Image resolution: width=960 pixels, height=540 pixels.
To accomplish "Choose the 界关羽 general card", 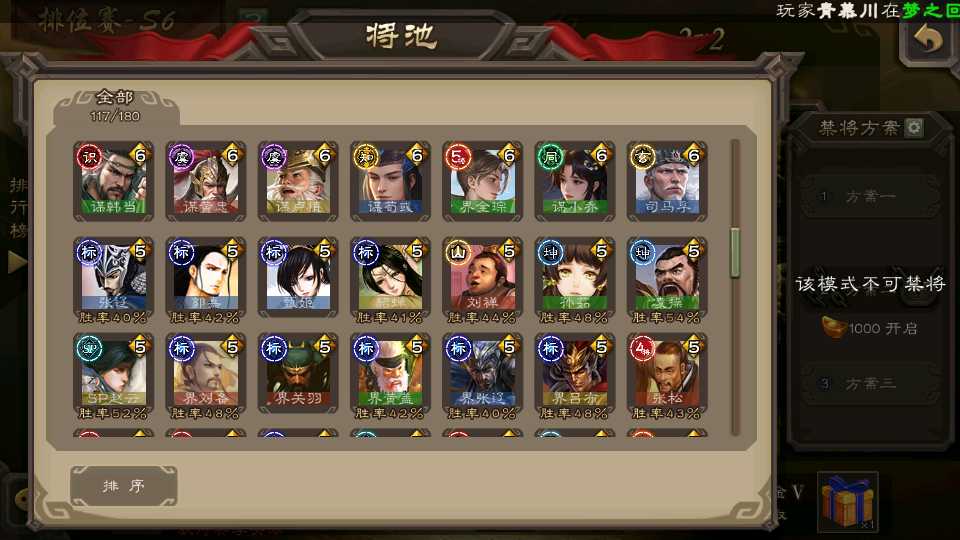I will [296, 372].
